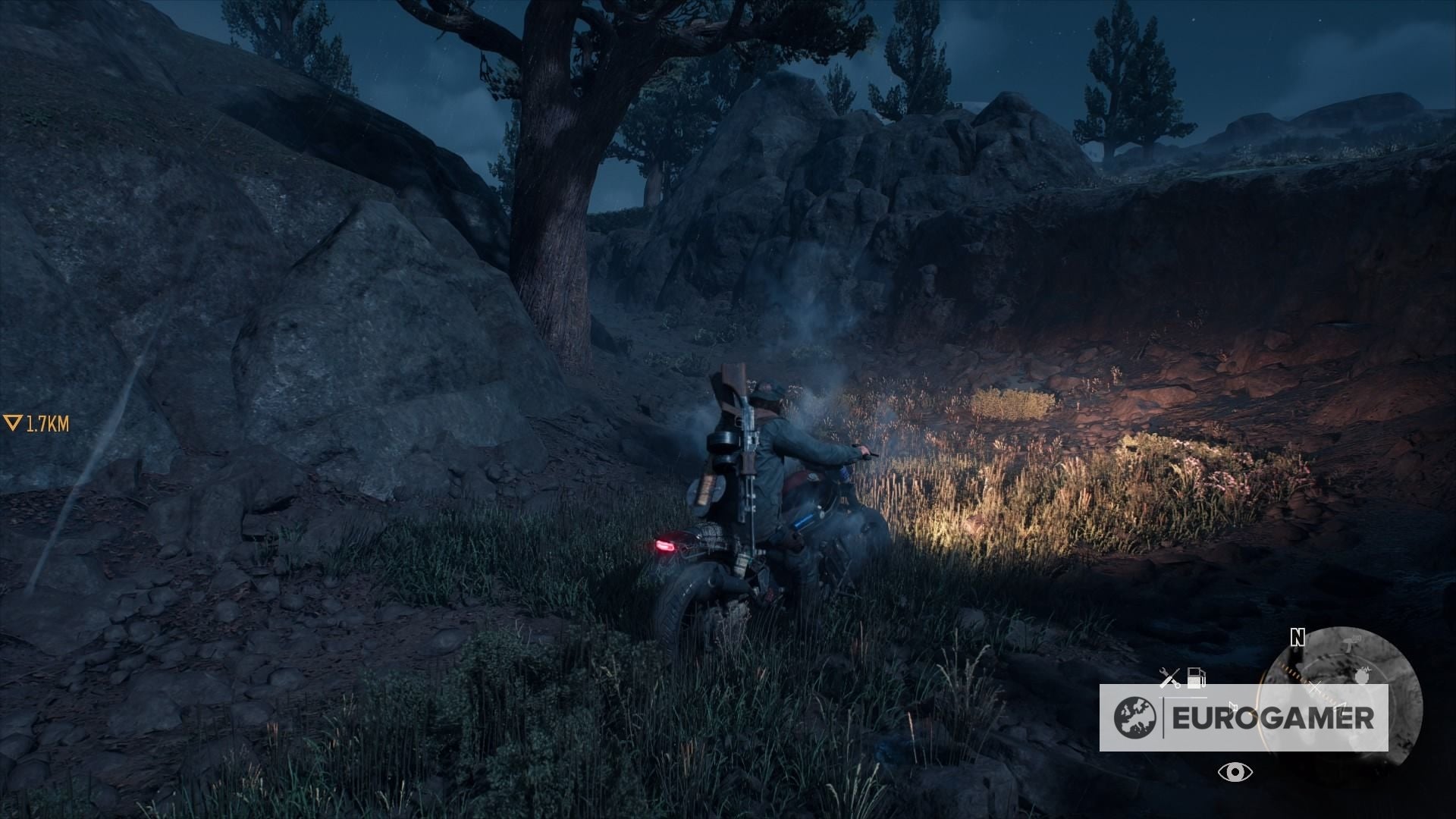Click the motorcycle repair wrench icon
1456x819 pixels.
[1169, 676]
